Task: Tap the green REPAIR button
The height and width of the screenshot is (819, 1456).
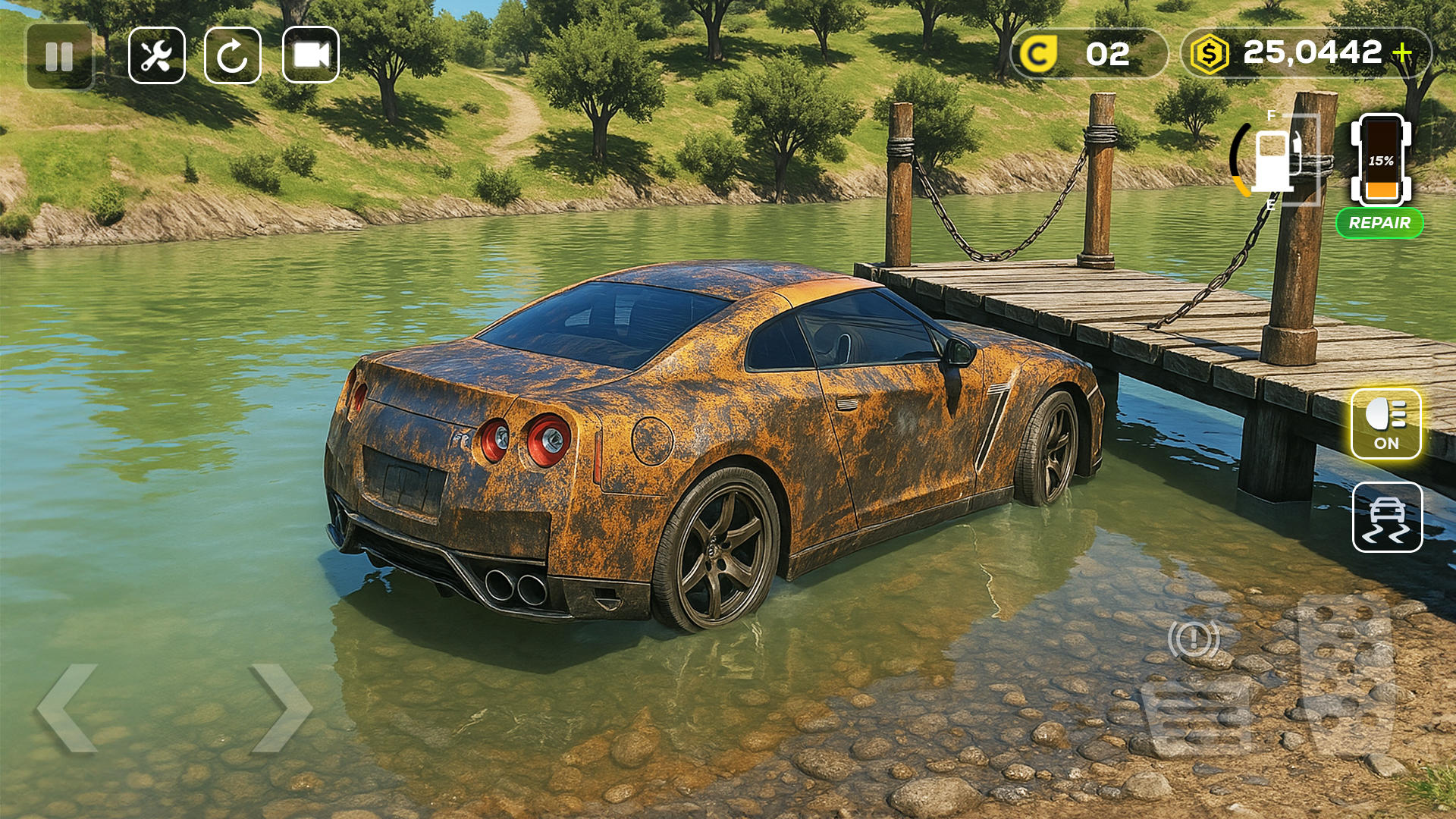Action: [x=1379, y=223]
